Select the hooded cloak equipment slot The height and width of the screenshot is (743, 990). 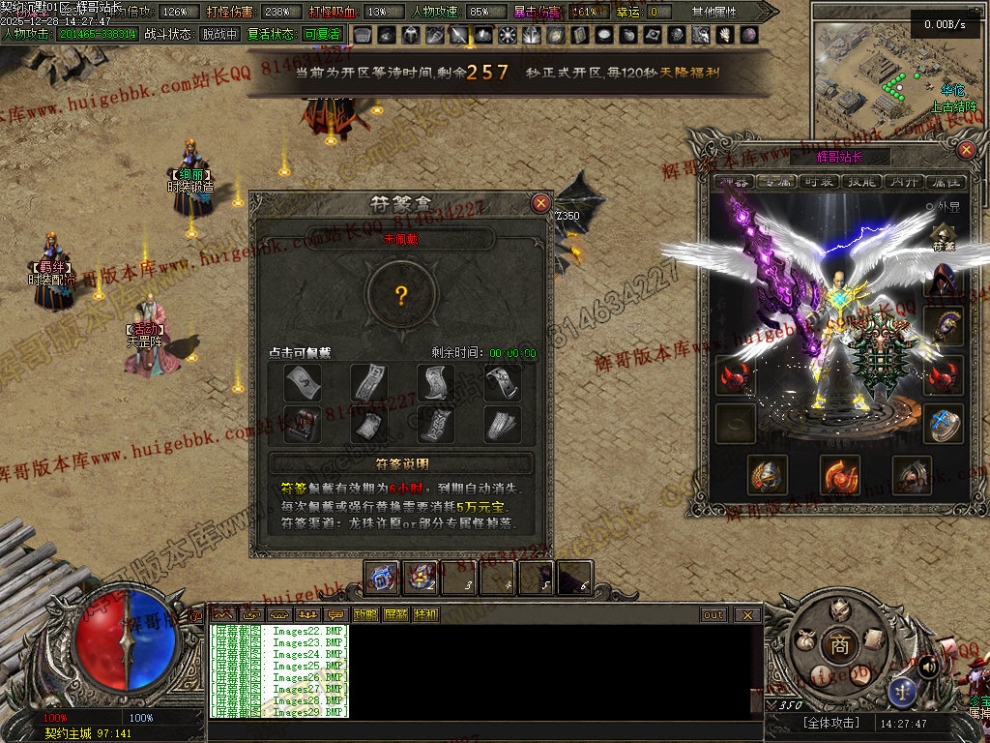(x=942, y=280)
